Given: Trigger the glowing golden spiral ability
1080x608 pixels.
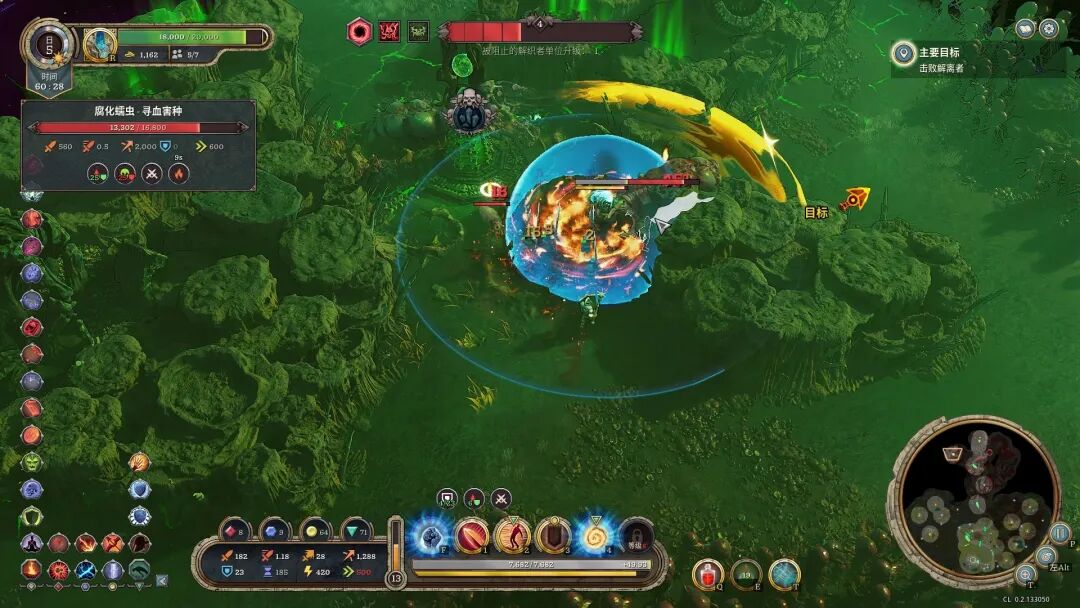Looking at the screenshot, I should (595, 536).
